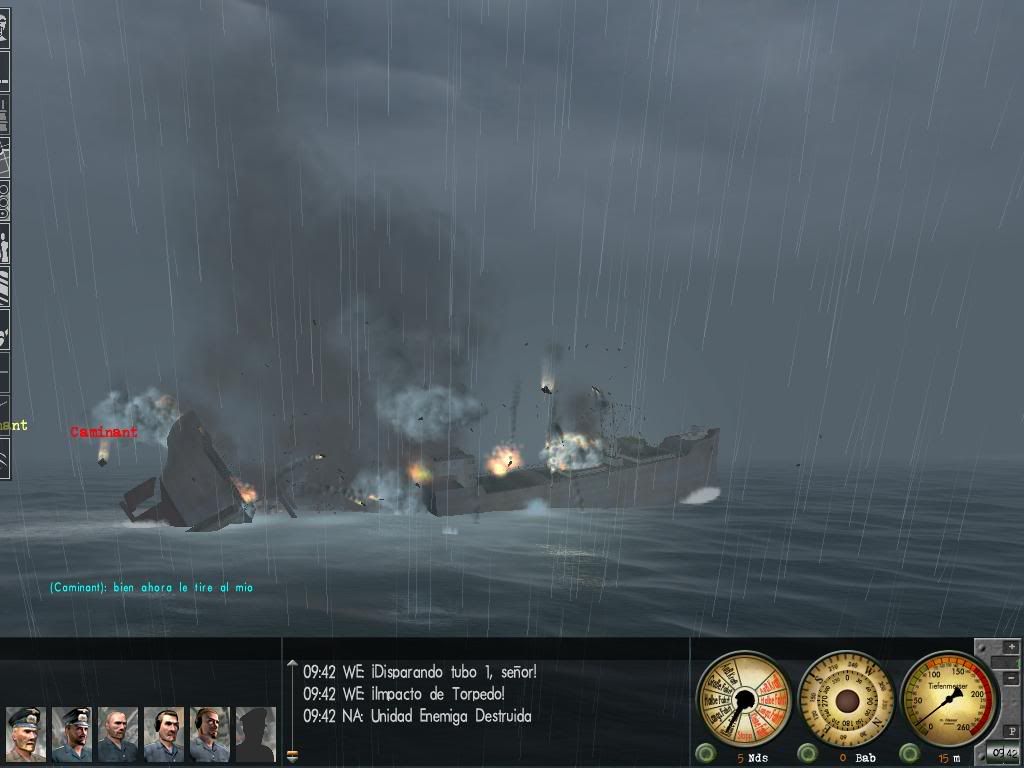Select the dark silhouette officer slot
The height and width of the screenshot is (768, 1024).
[x=255, y=733]
